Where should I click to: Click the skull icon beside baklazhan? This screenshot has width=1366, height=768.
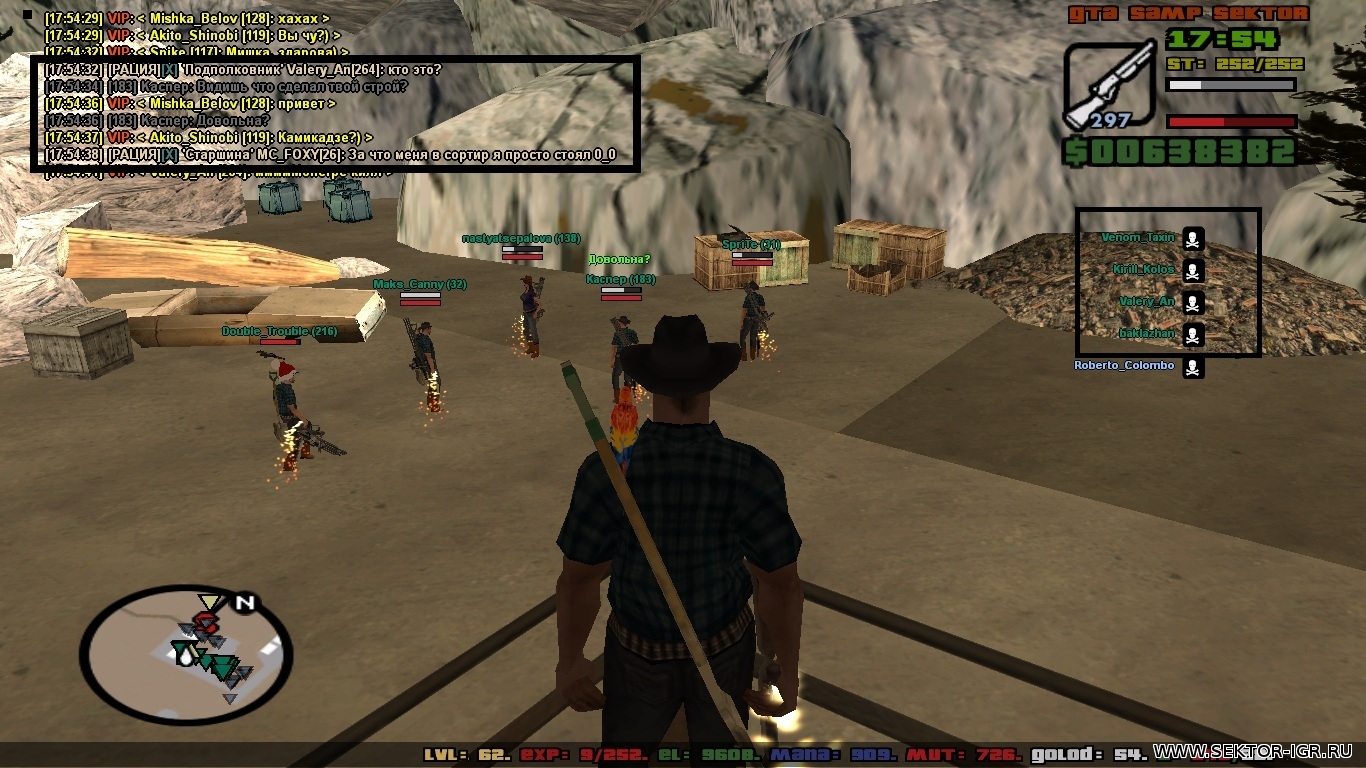1192,335
